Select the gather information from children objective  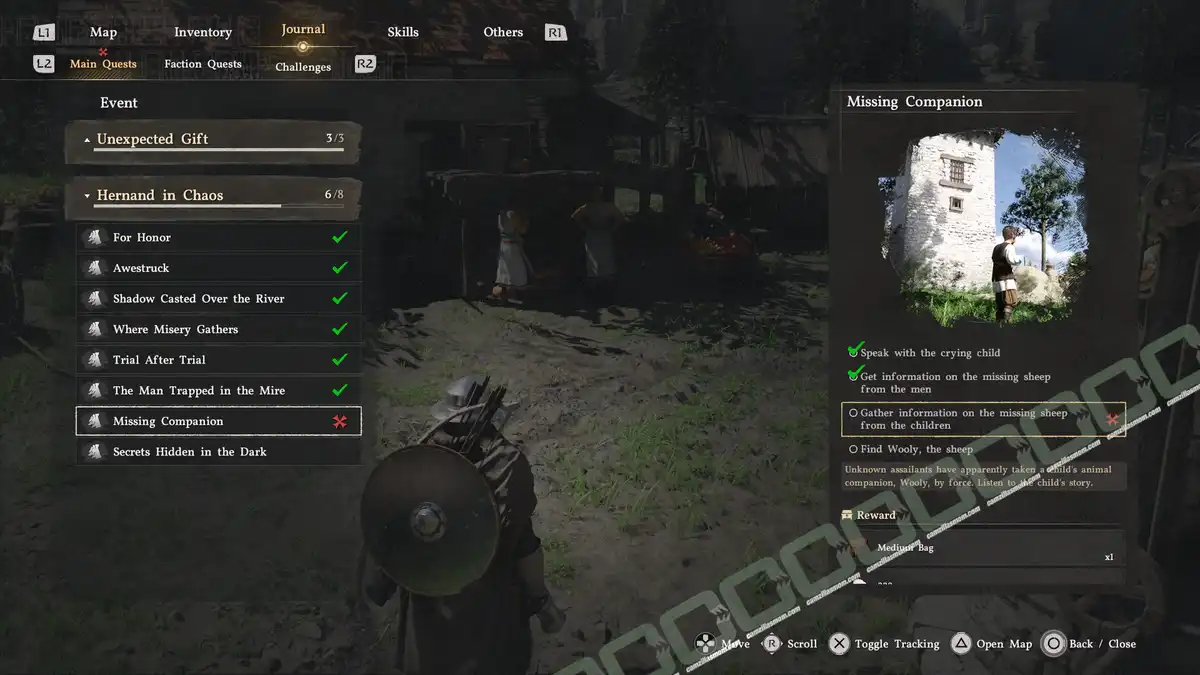point(983,419)
